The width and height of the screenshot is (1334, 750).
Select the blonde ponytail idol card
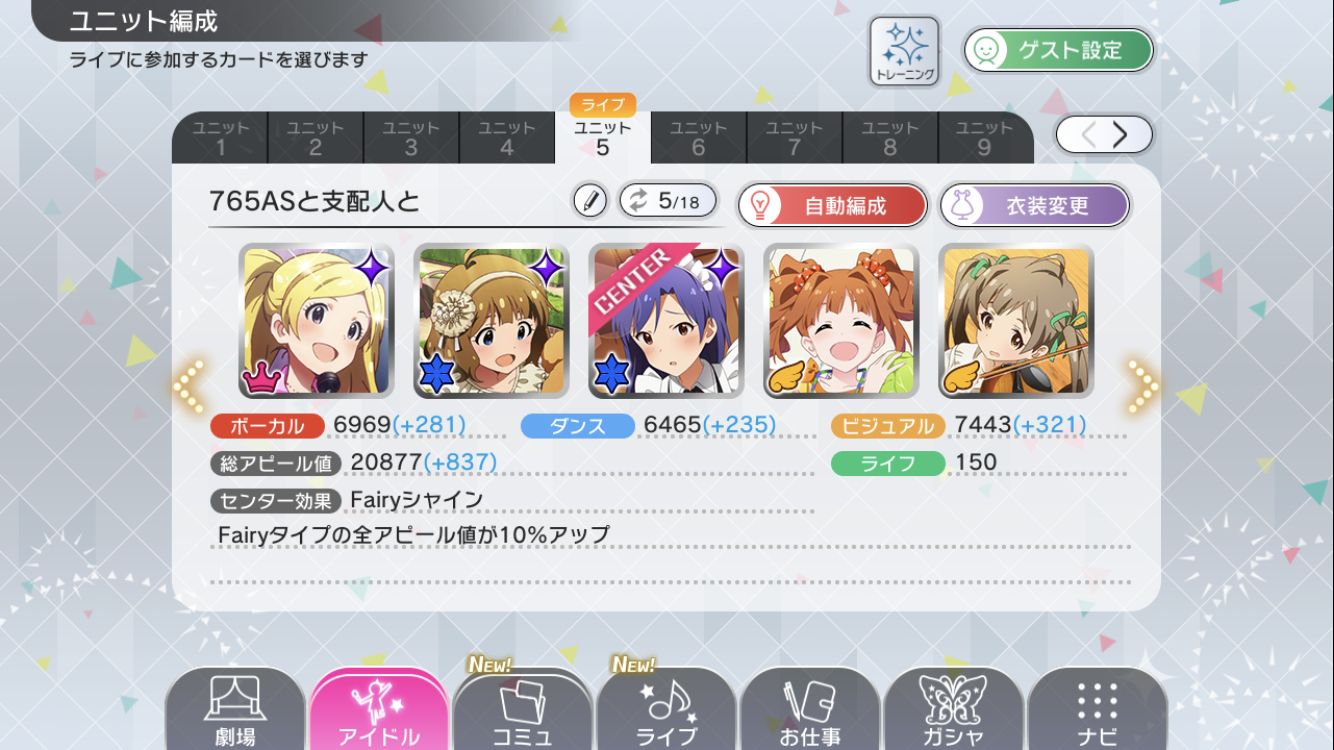pos(316,321)
